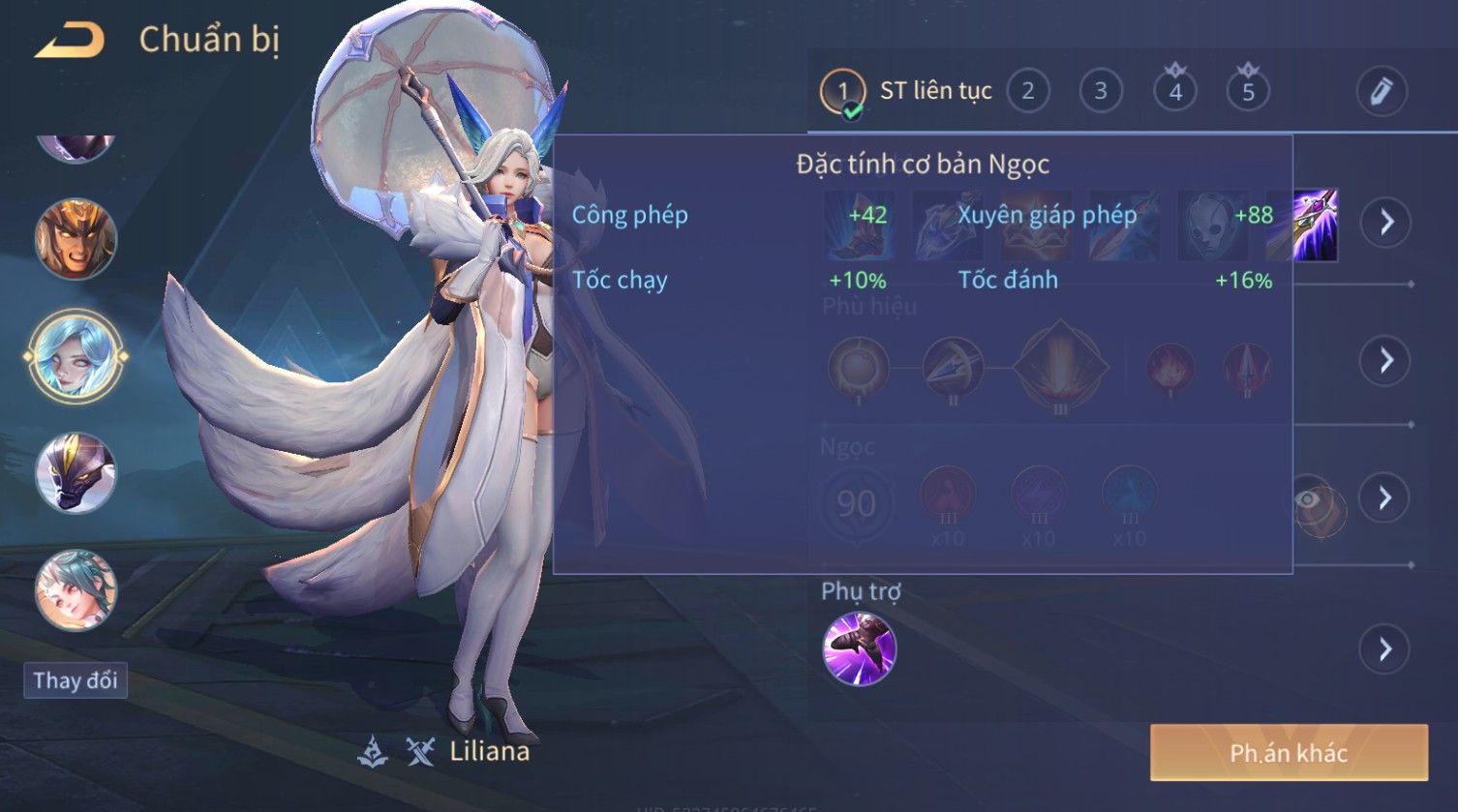Choose the golden lion warrior portrait
This screenshot has width=1458, height=812.
[x=76, y=238]
